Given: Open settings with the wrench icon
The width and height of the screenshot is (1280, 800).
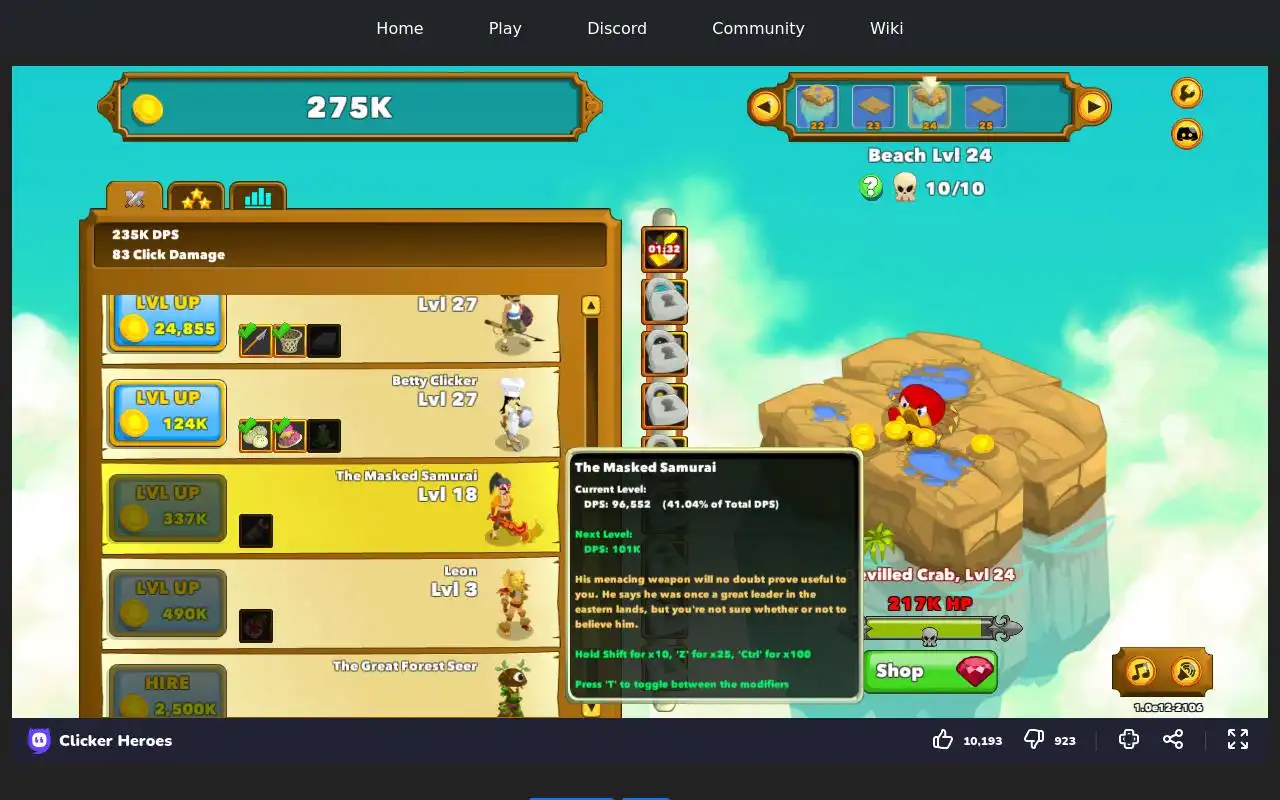Looking at the screenshot, I should click(x=1186, y=93).
